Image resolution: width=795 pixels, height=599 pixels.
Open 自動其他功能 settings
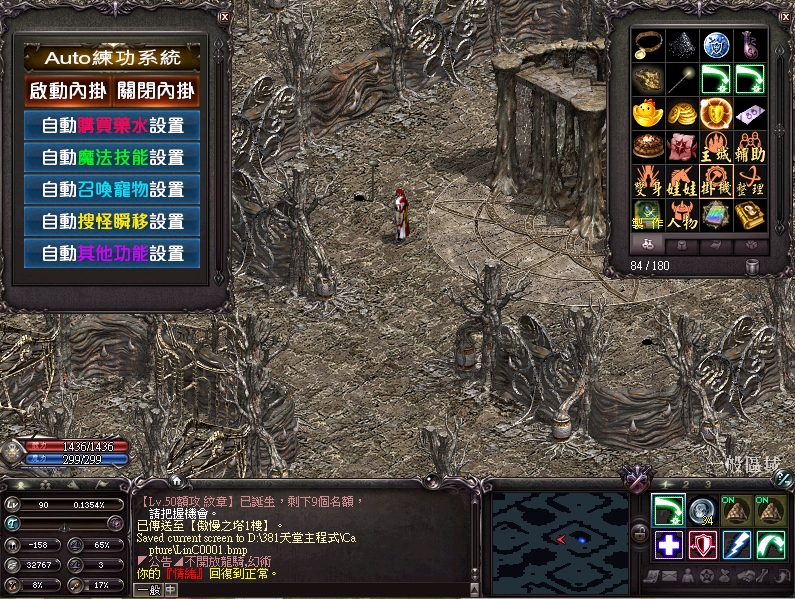(112, 253)
